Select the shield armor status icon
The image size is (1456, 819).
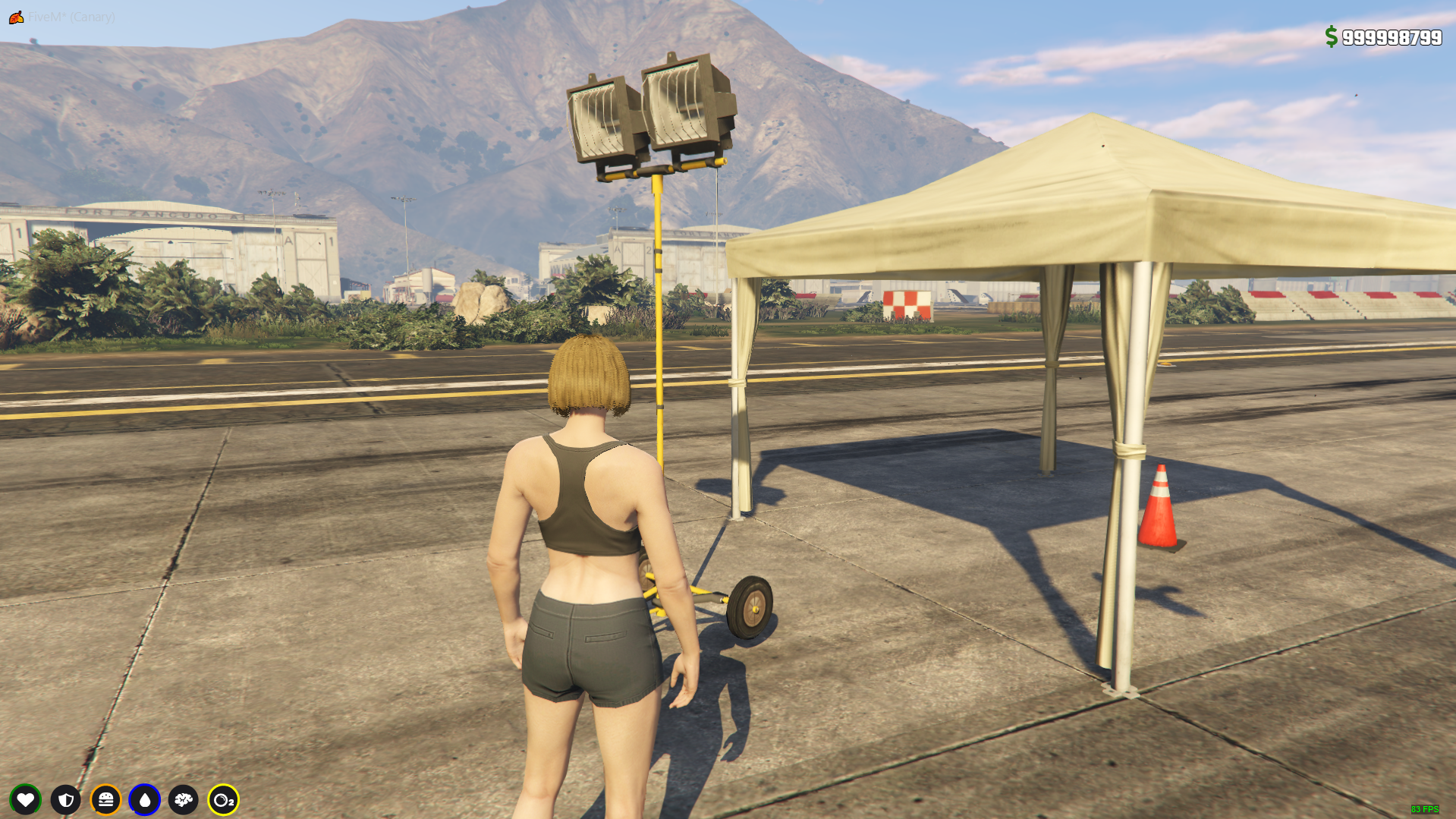tap(66, 799)
